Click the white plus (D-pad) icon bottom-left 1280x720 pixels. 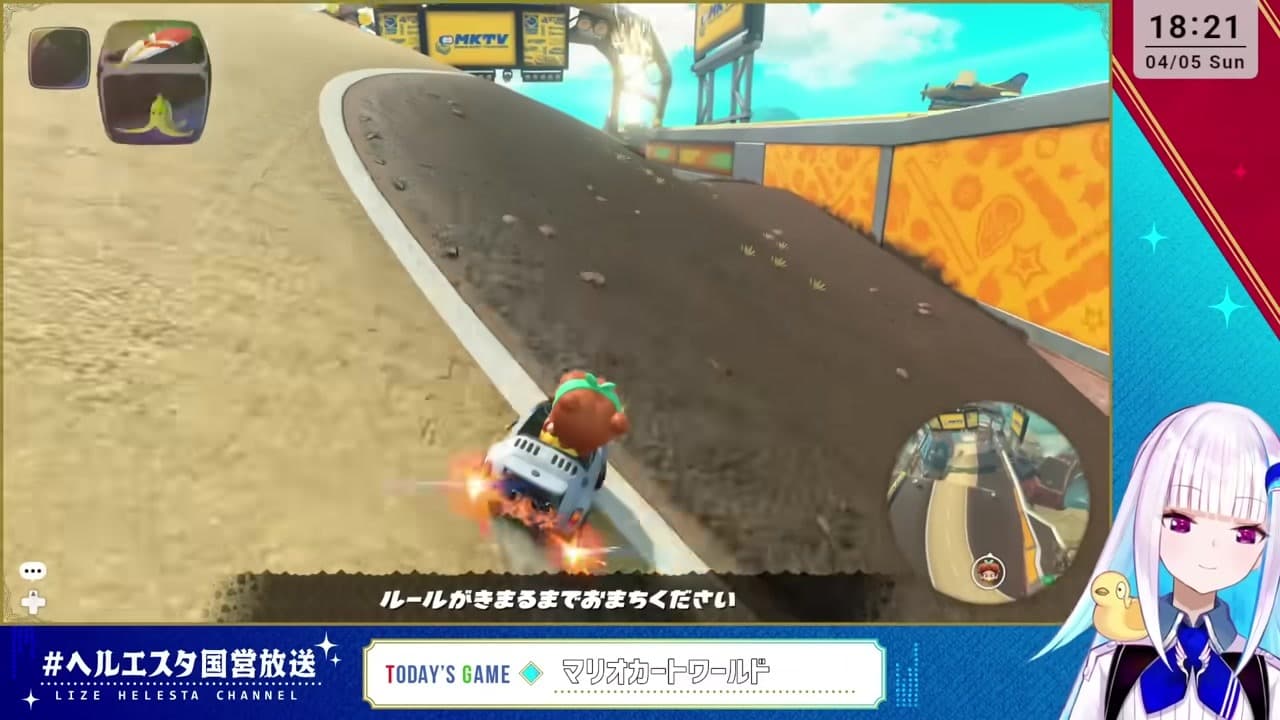tap(35, 603)
